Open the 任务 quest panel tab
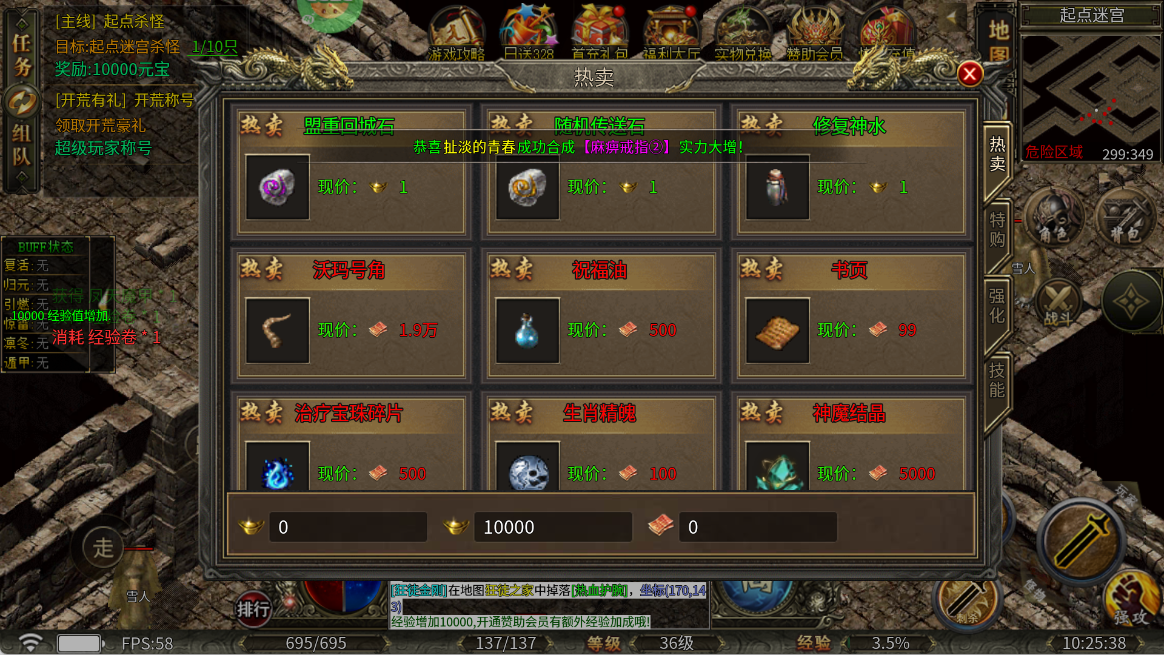Image resolution: width=1164 pixels, height=655 pixels. [21, 54]
